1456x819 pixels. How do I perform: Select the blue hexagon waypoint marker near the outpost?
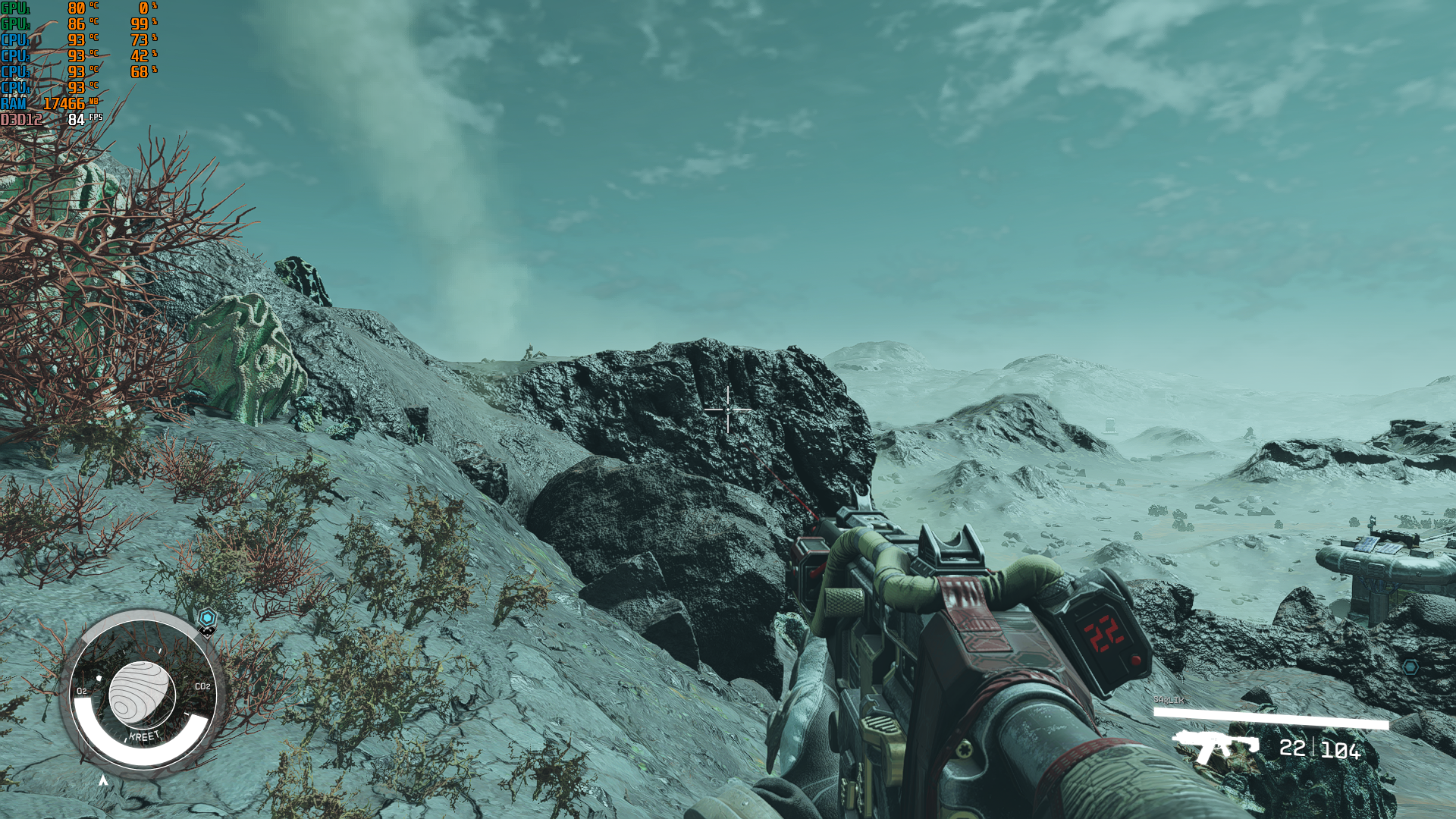(1410, 667)
